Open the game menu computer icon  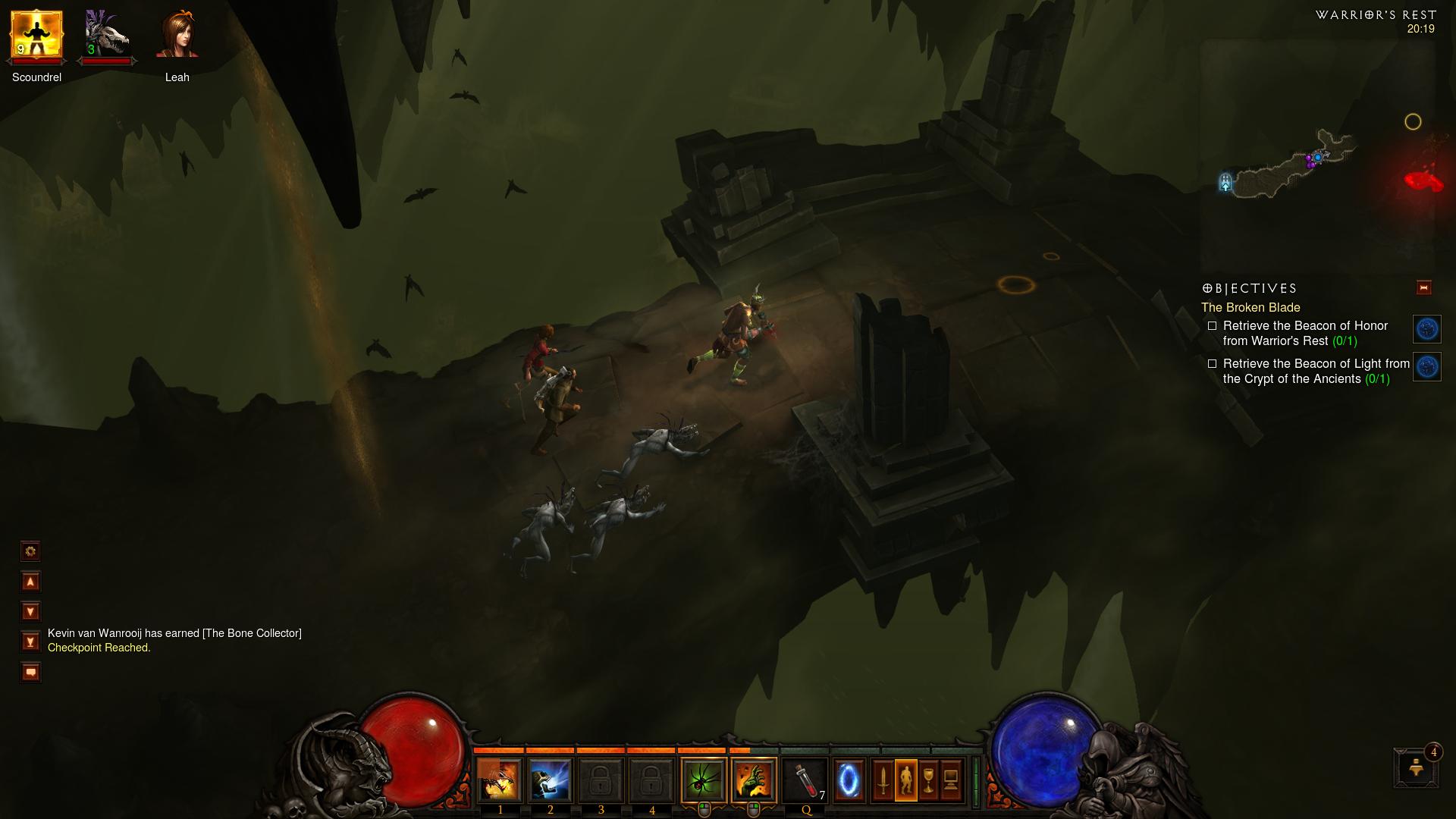(x=951, y=780)
